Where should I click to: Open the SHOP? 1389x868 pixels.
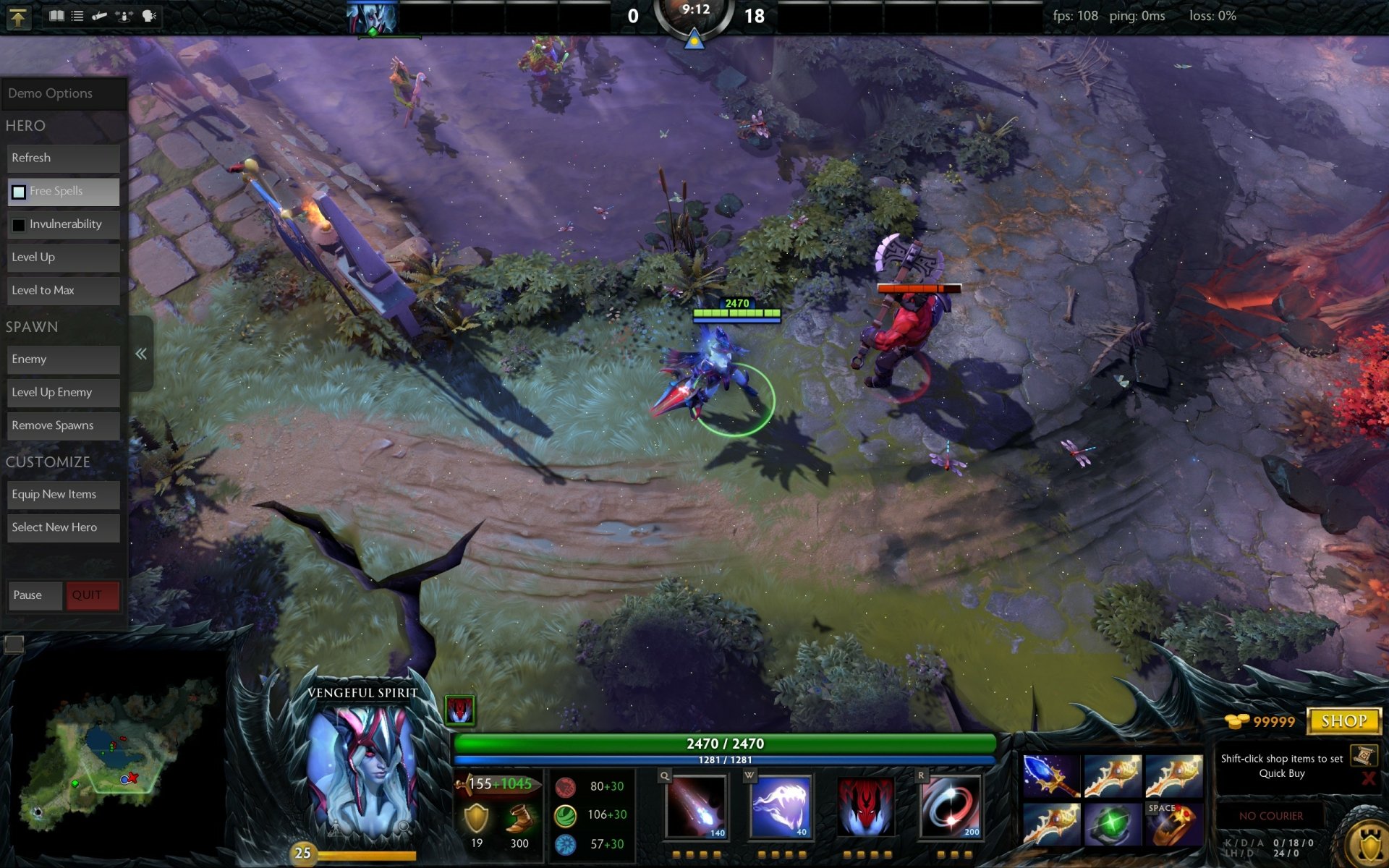tap(1343, 720)
